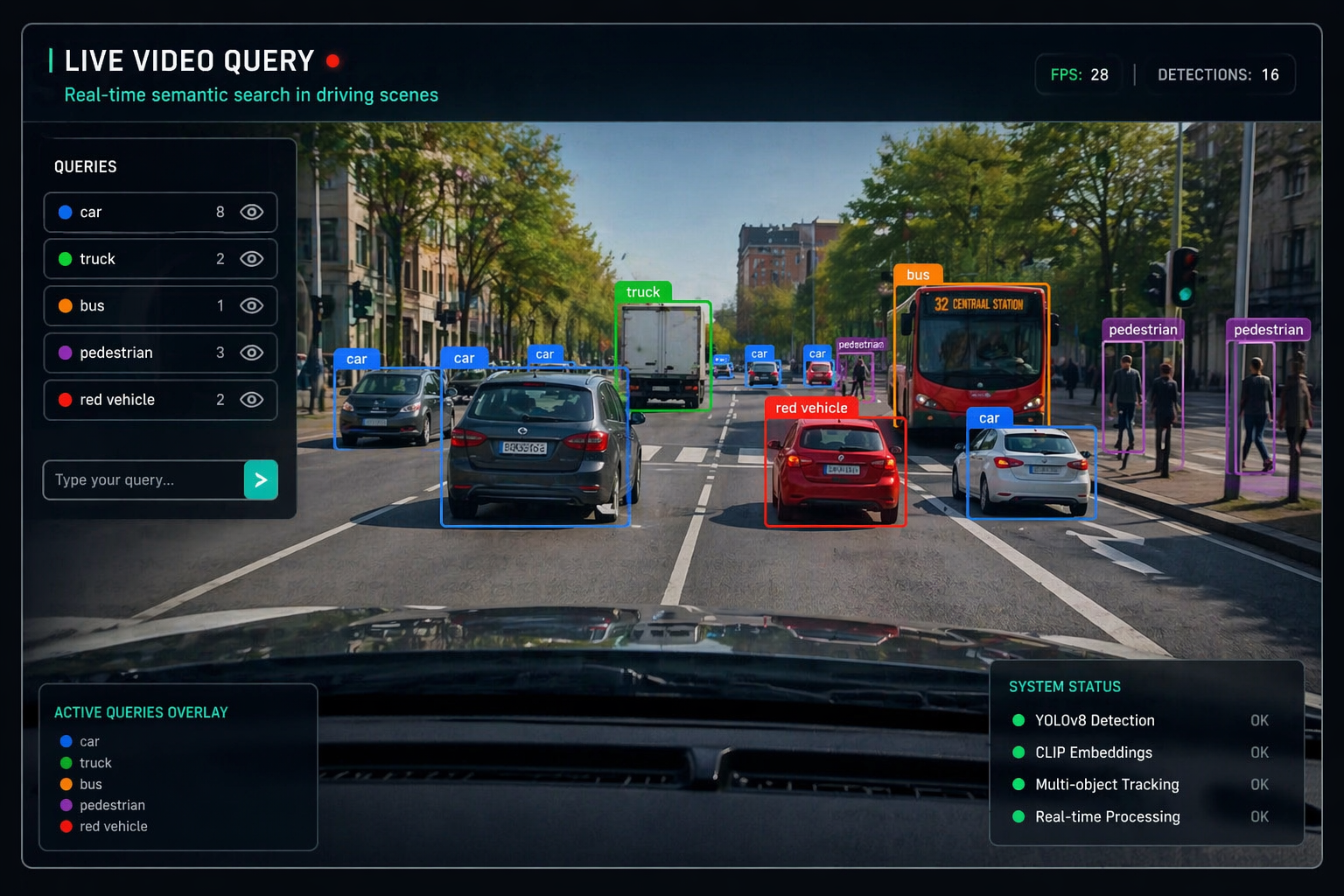Image resolution: width=1344 pixels, height=896 pixels.
Task: Click the blue color dot beside the car query
Action: point(64,212)
